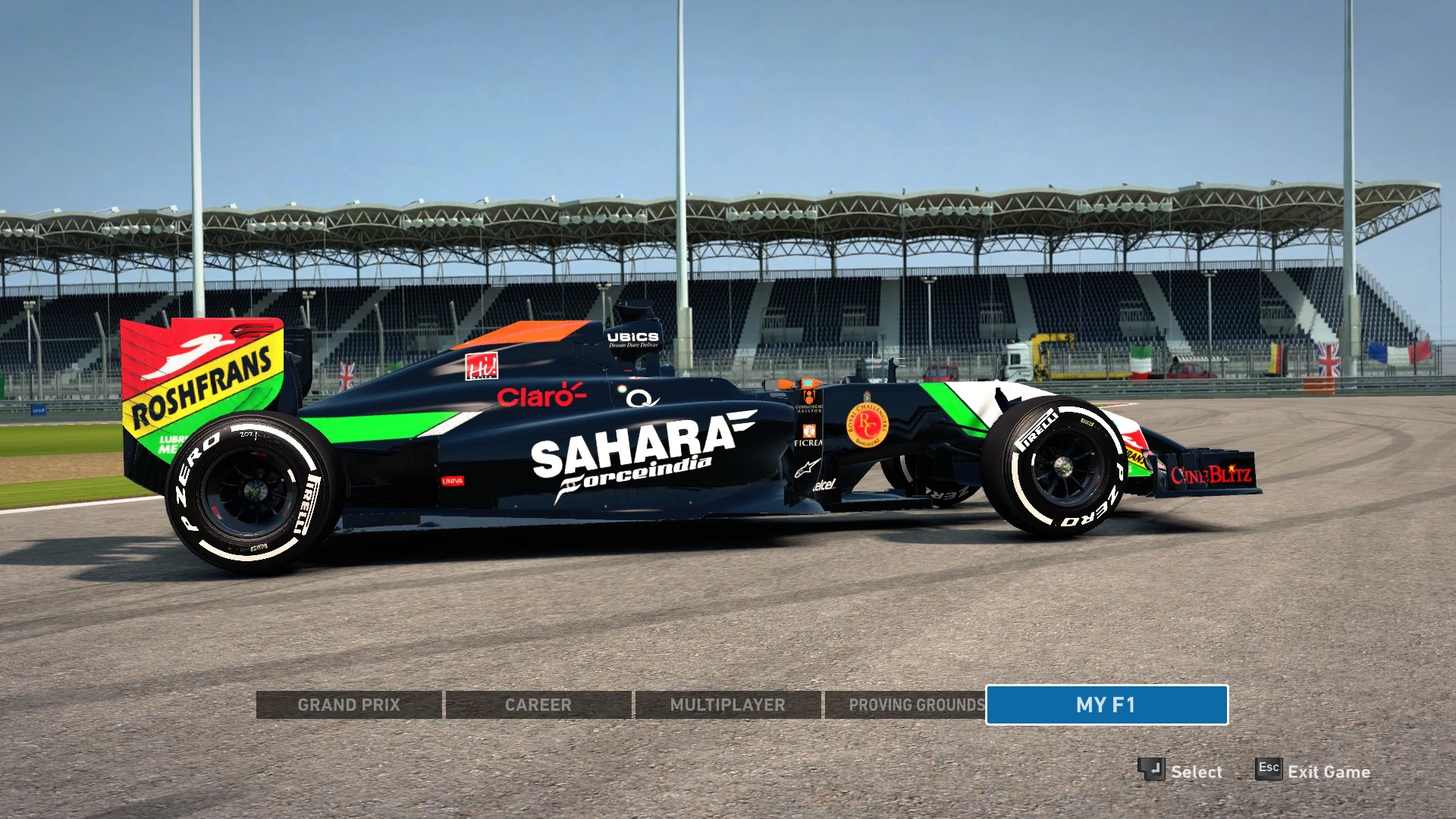The image size is (1456, 819).
Task: Click the Exit Game label text
Action: pyautogui.click(x=1331, y=771)
